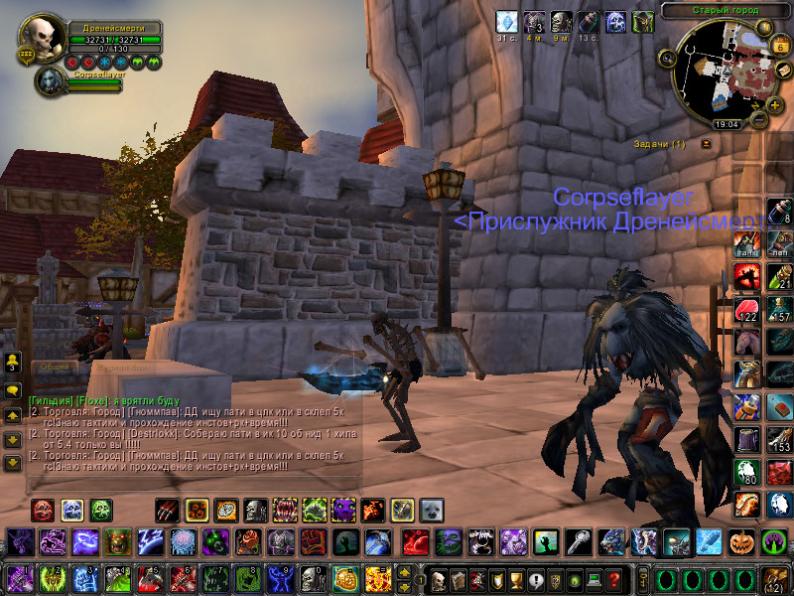Click the player skull portrait
This screenshot has height=596, width=794.
44,37
